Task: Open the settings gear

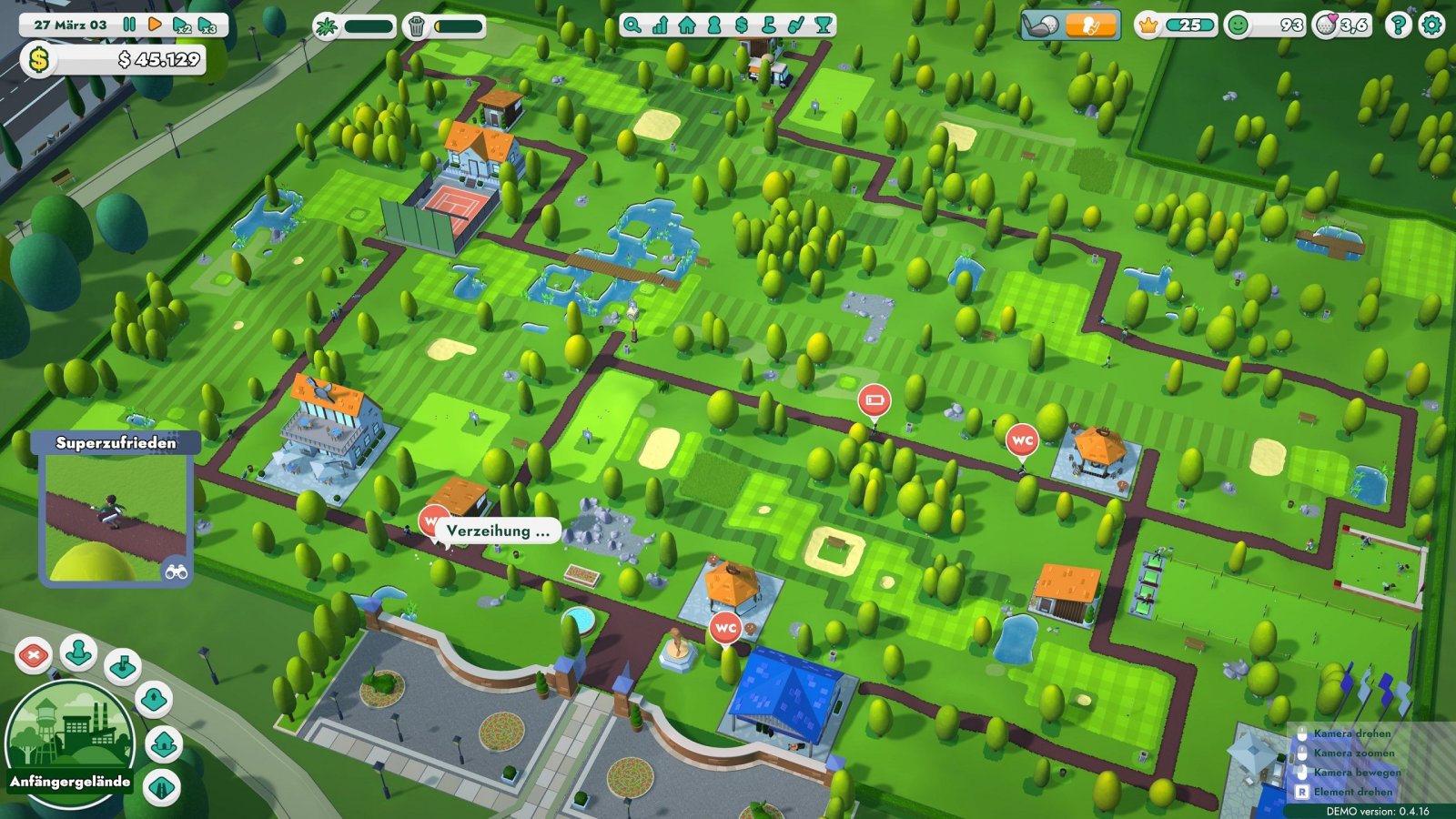Action: 1433,25
